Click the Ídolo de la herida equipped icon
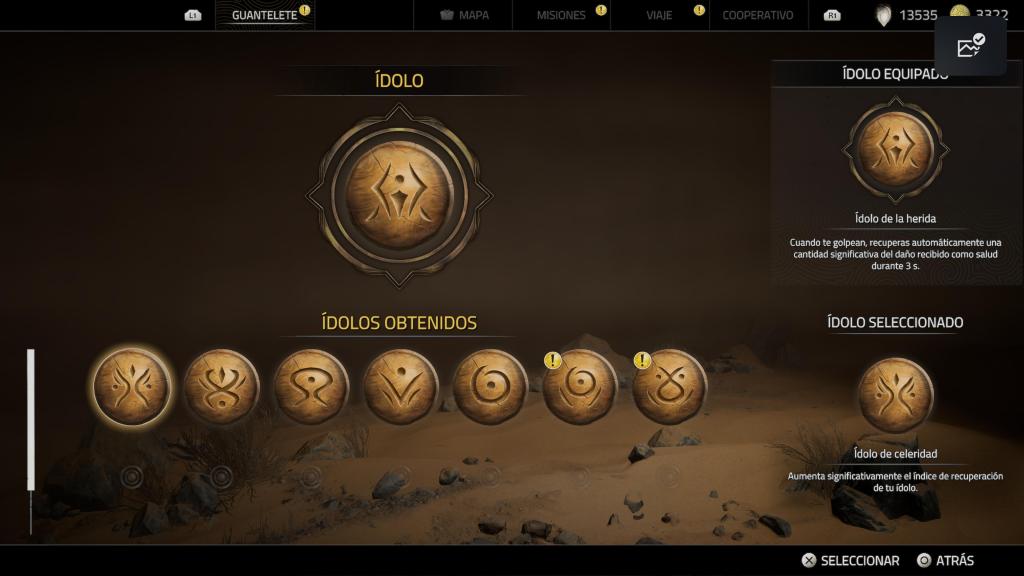The width and height of the screenshot is (1024, 576). (895, 150)
